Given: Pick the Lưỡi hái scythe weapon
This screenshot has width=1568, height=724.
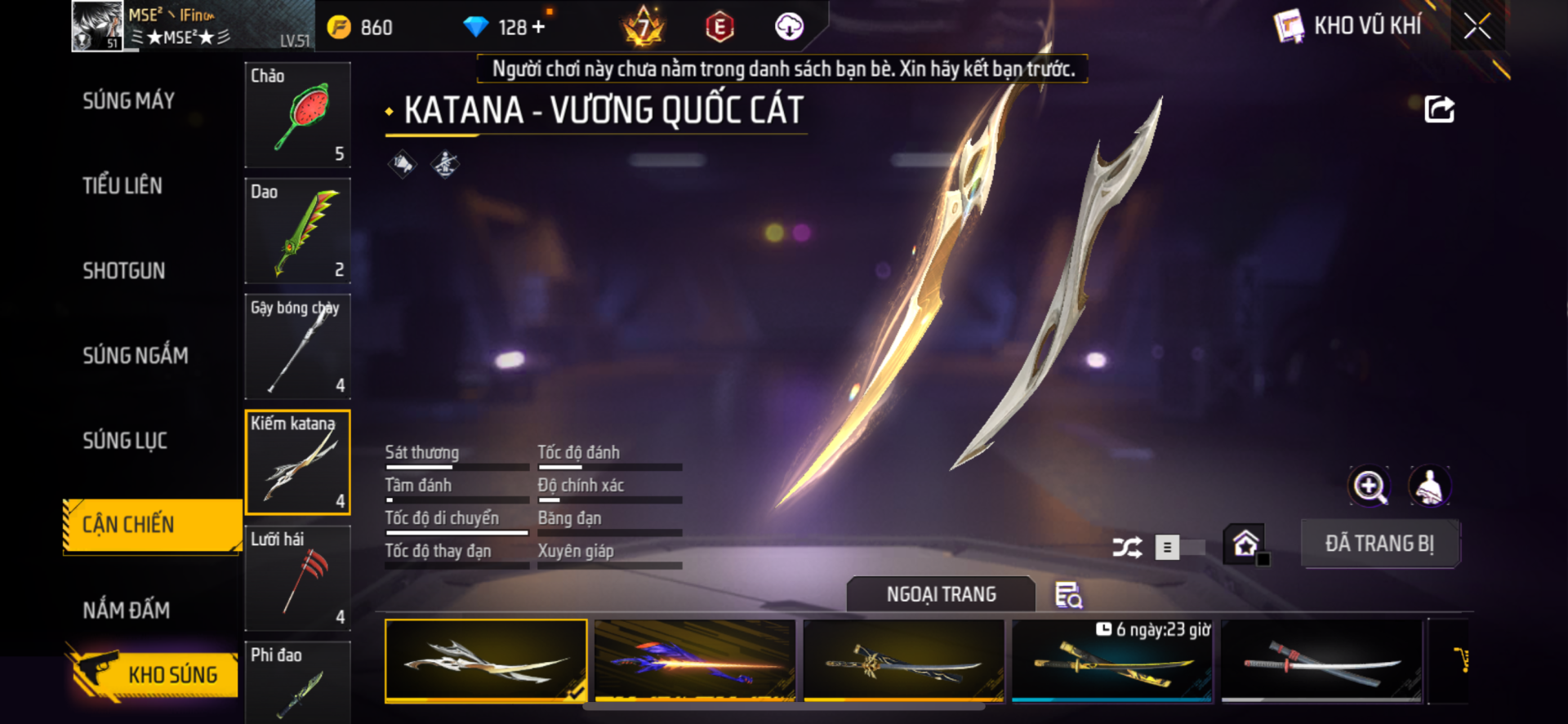Looking at the screenshot, I should point(298,579).
